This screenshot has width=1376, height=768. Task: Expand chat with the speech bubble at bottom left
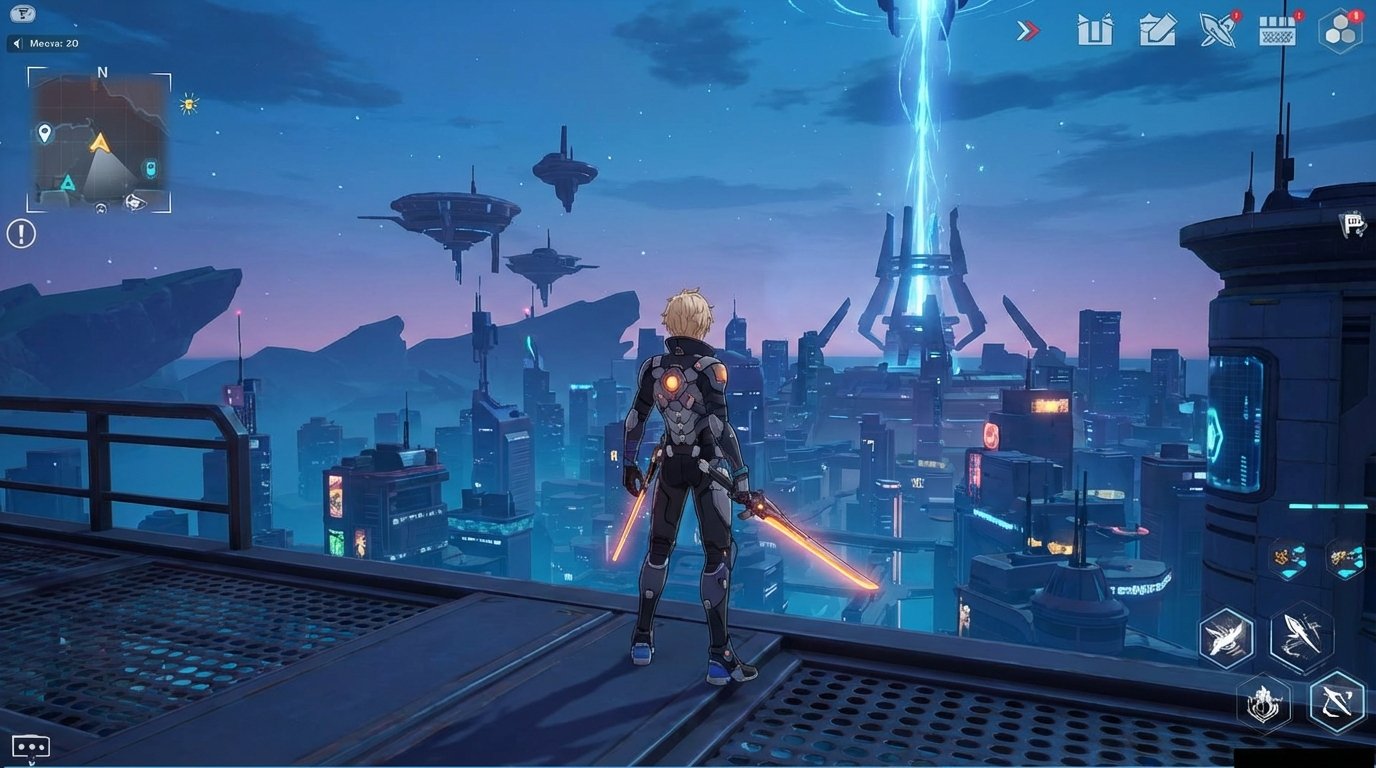(x=30, y=746)
